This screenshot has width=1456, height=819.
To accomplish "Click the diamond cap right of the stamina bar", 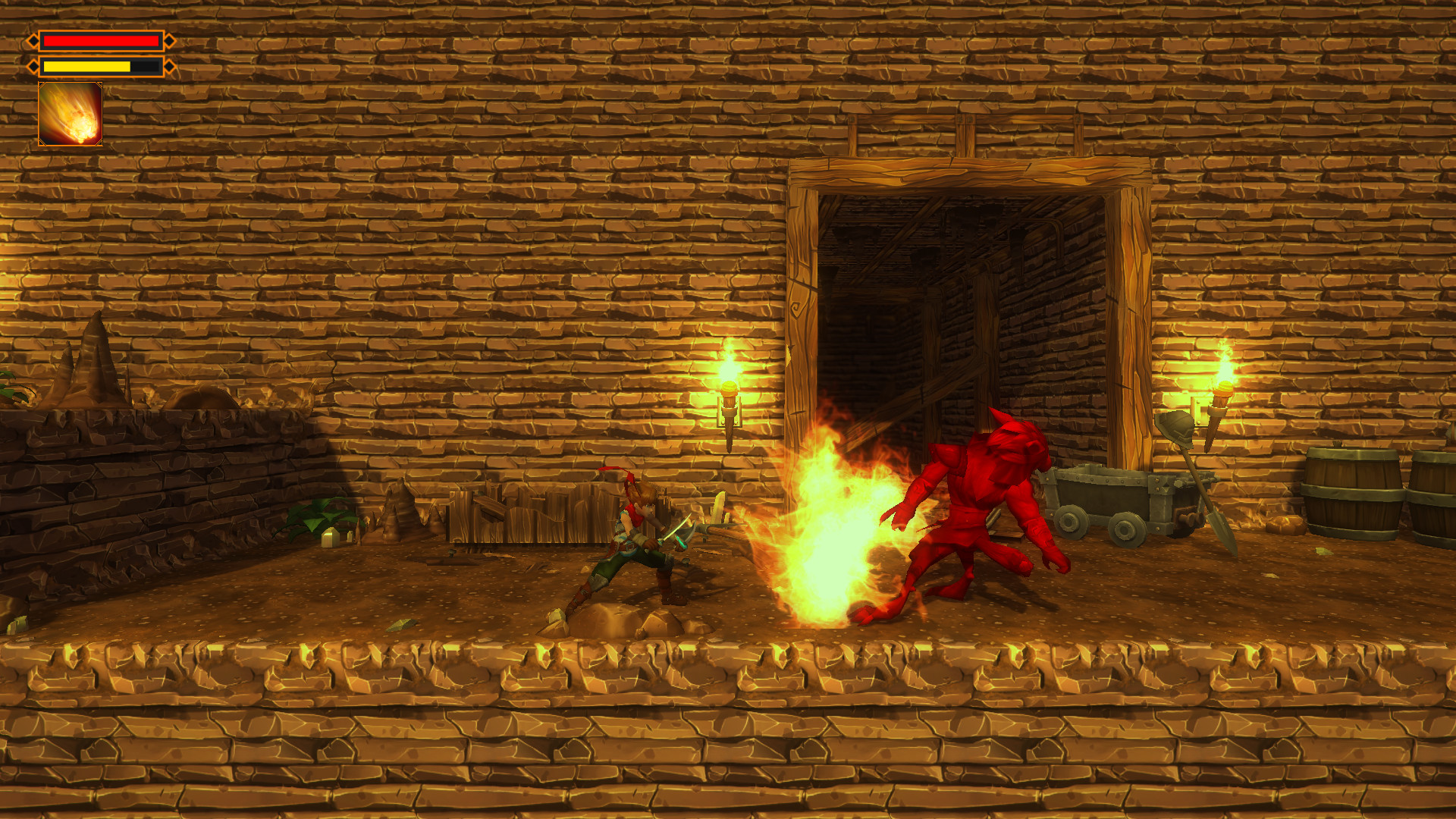I will [x=169, y=66].
